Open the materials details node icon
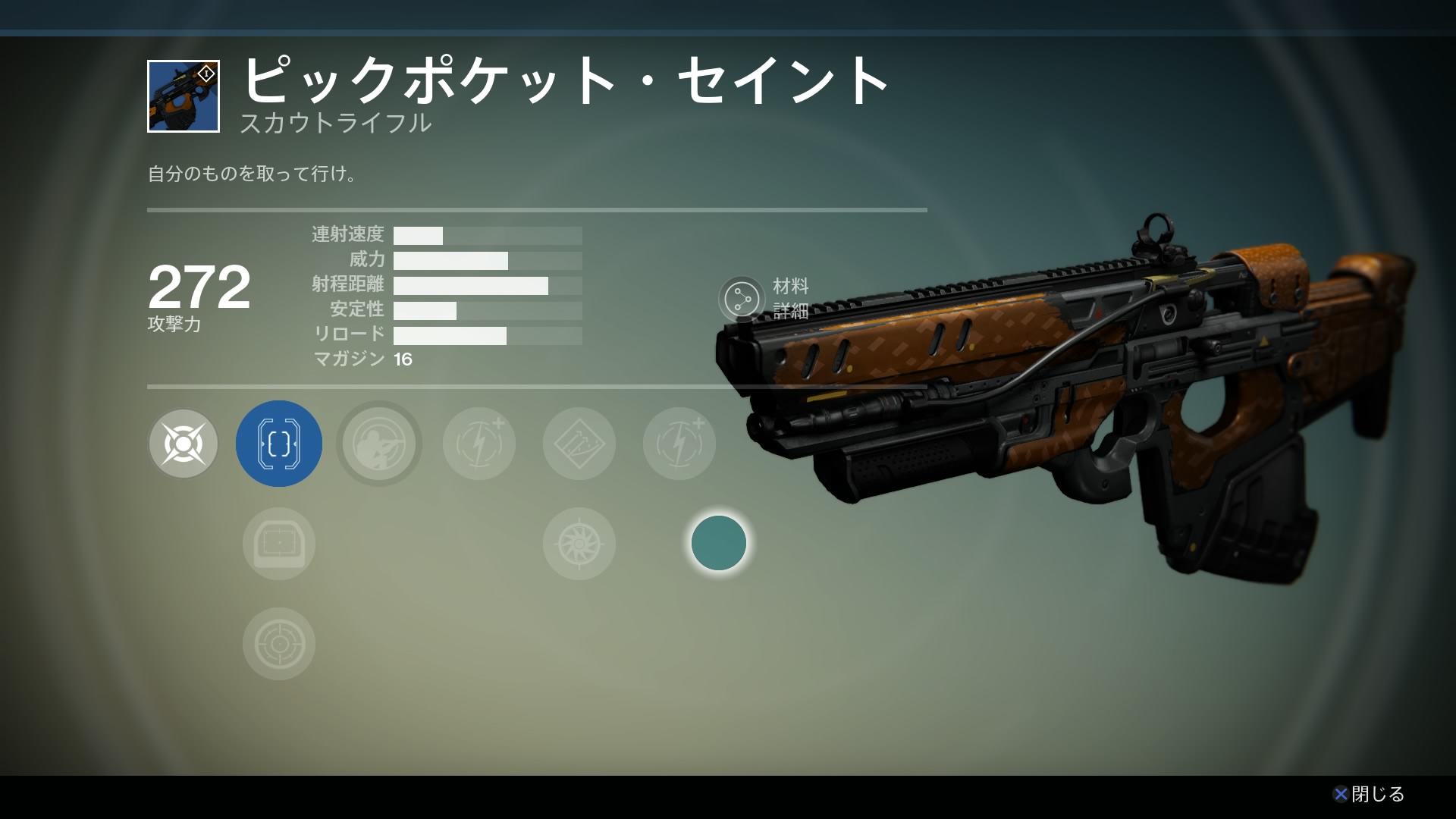 pos(742,299)
